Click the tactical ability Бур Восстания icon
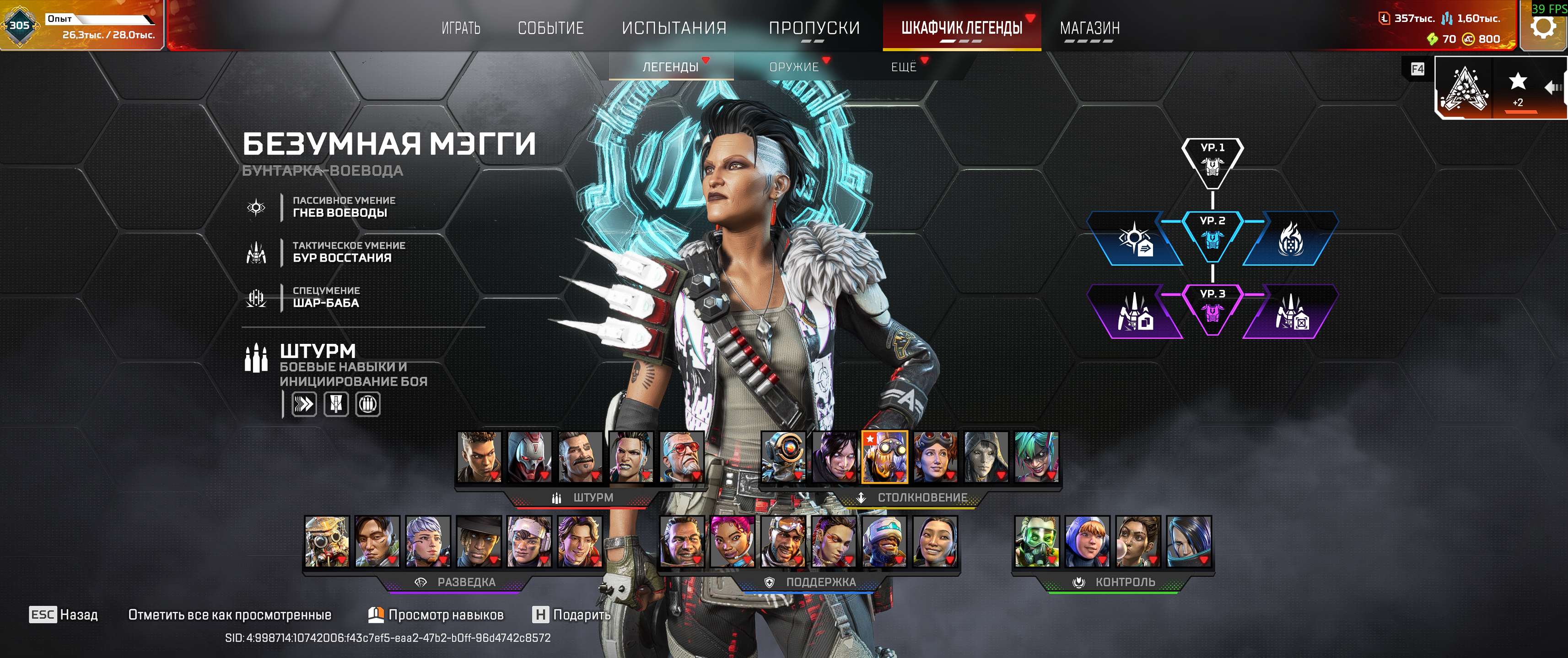Viewport: 1568px width, 658px height. click(256, 253)
